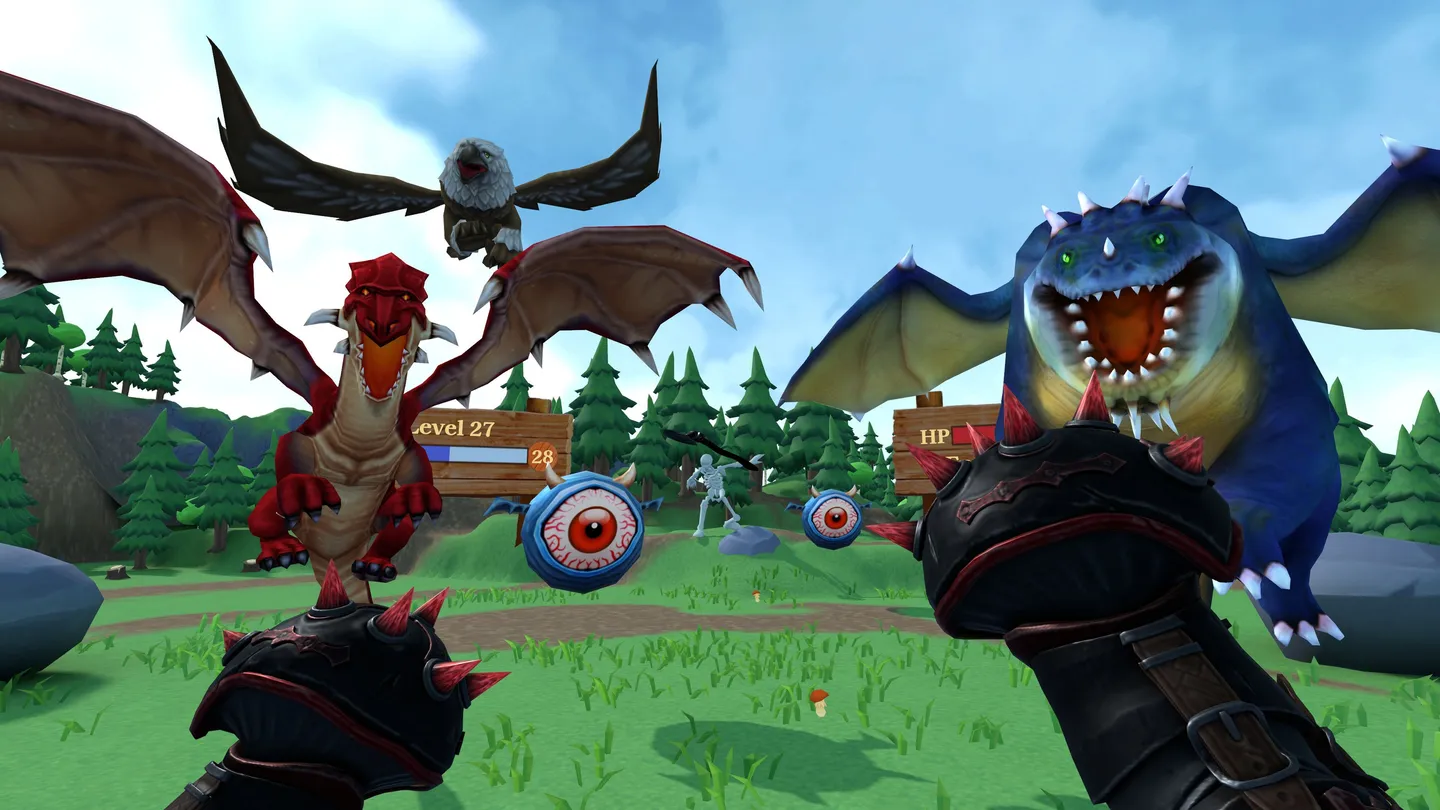Expand the Level 27 wooden signboard
The width and height of the screenshot is (1440, 810).
tap(490, 450)
